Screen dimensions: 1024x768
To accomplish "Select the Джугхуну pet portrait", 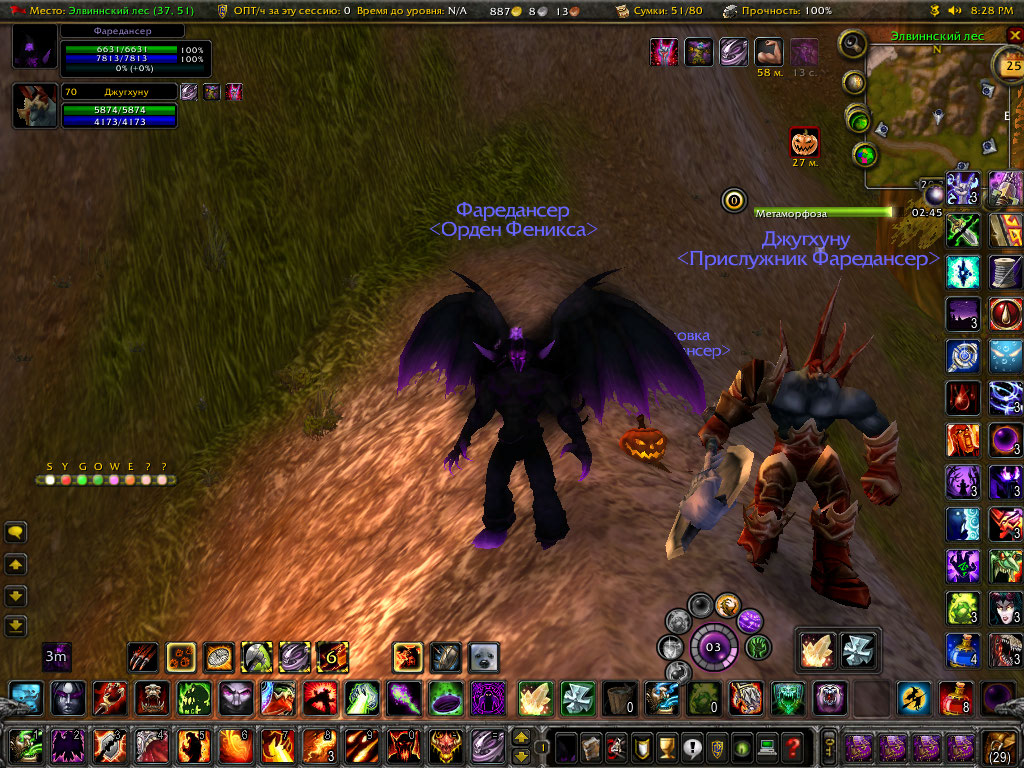I will tap(34, 106).
